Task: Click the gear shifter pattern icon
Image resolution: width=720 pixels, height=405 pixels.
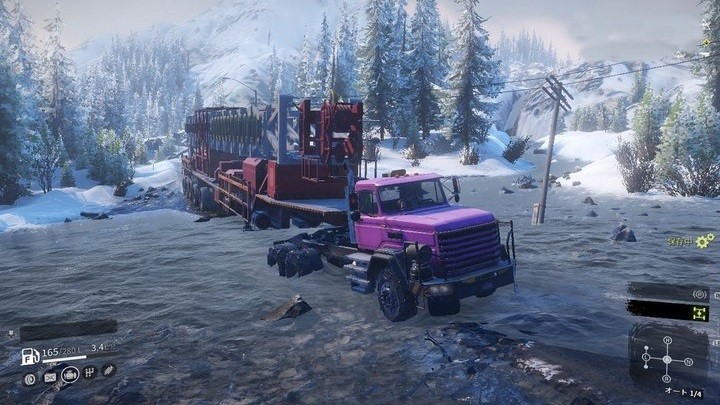Action: pyautogui.click(x=90, y=373)
